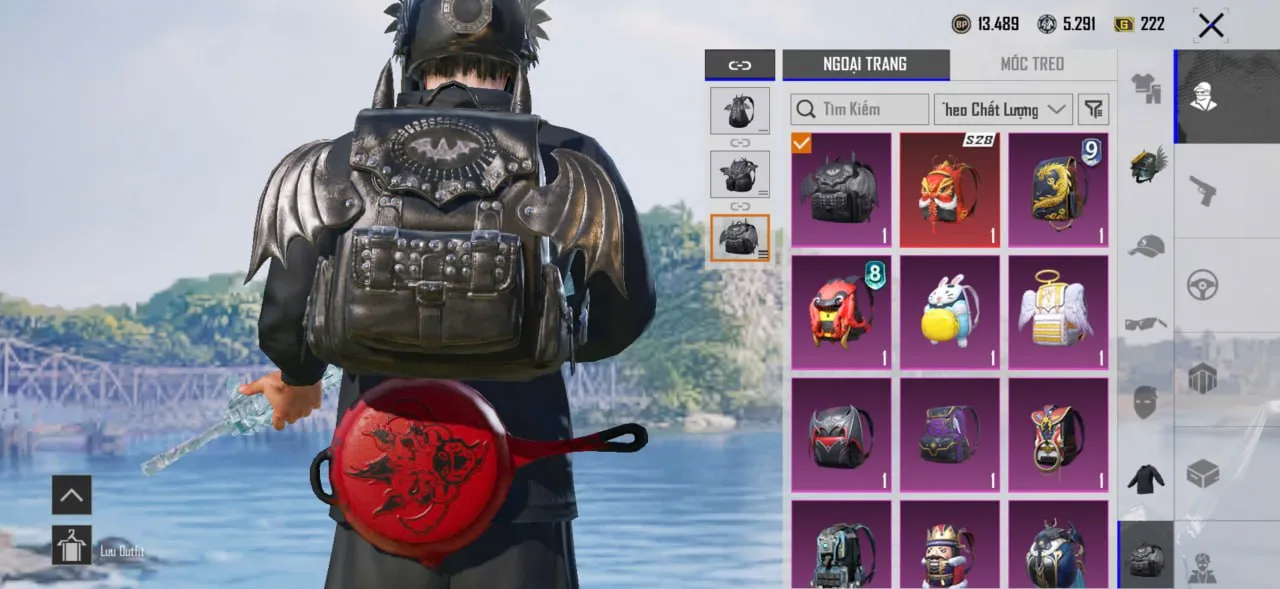1280x589 pixels.
Task: Open the cap hat category
Action: click(1146, 245)
